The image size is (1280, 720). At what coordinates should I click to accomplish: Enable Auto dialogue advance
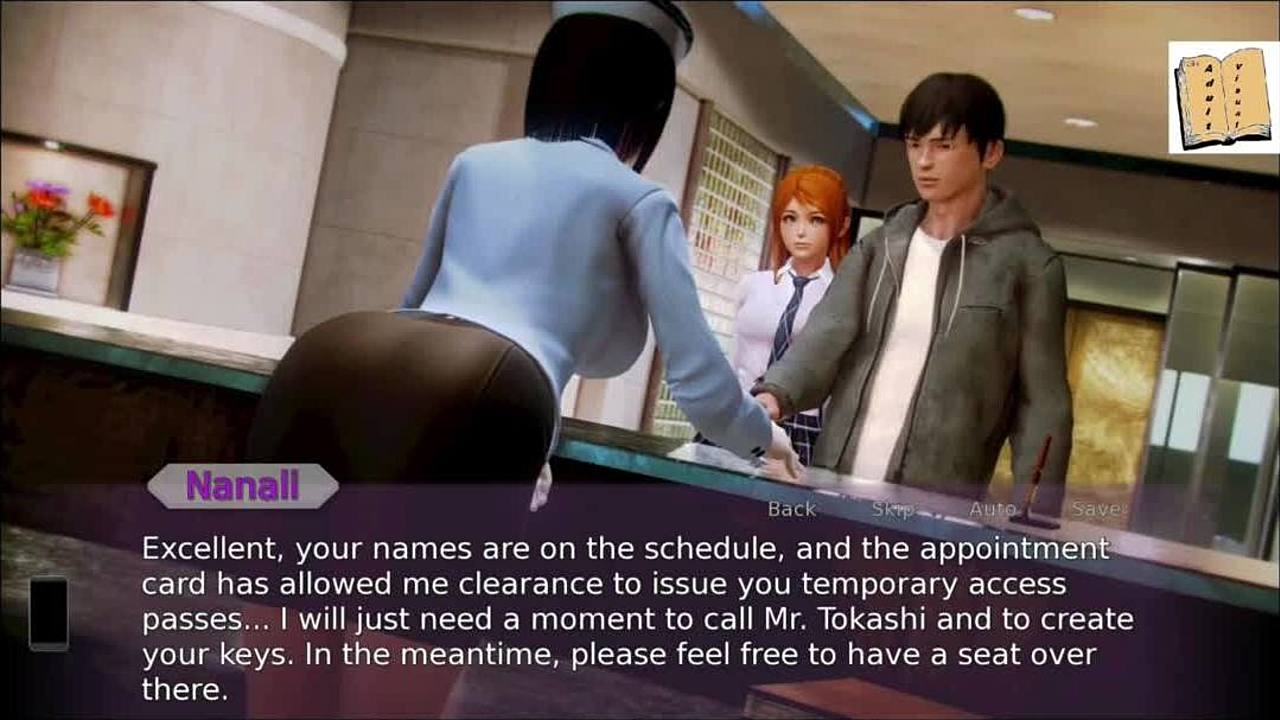tap(992, 509)
